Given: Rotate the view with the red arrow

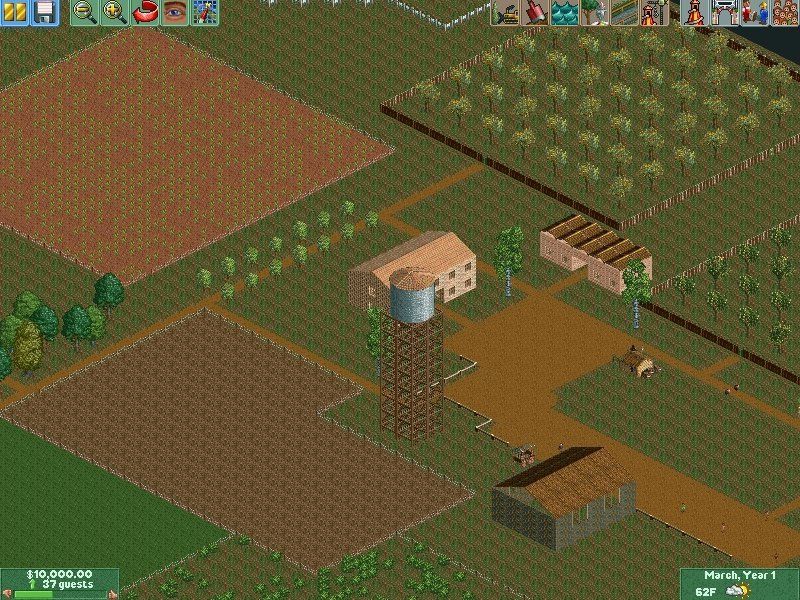Looking at the screenshot, I should pyautogui.click(x=145, y=13).
